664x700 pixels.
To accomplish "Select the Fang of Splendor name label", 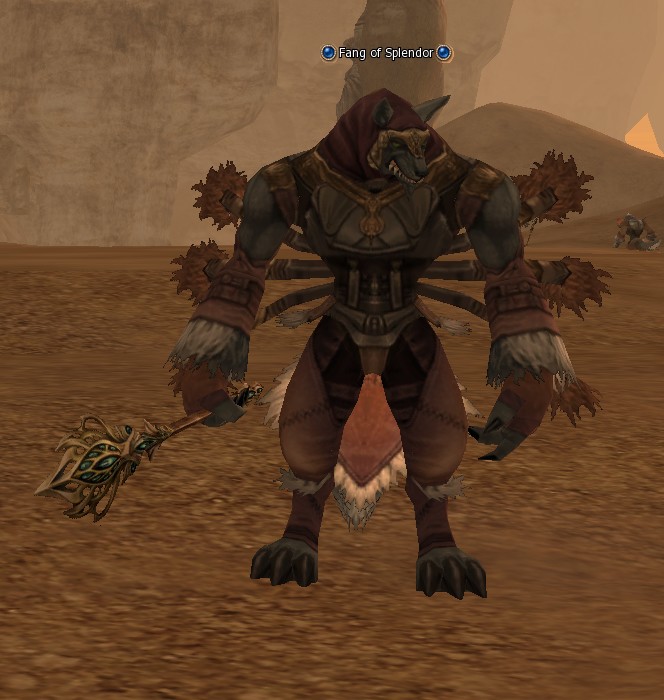I will (x=386, y=53).
